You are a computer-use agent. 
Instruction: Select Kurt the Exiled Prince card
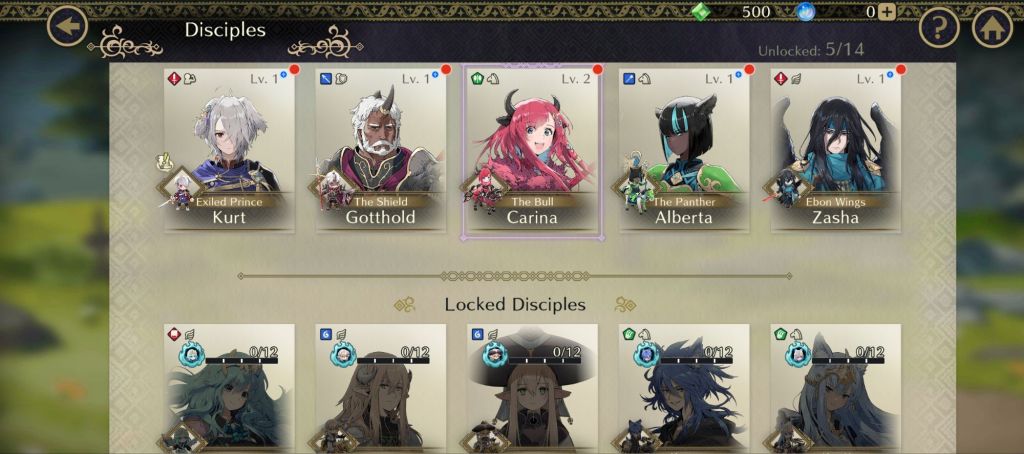[x=229, y=150]
